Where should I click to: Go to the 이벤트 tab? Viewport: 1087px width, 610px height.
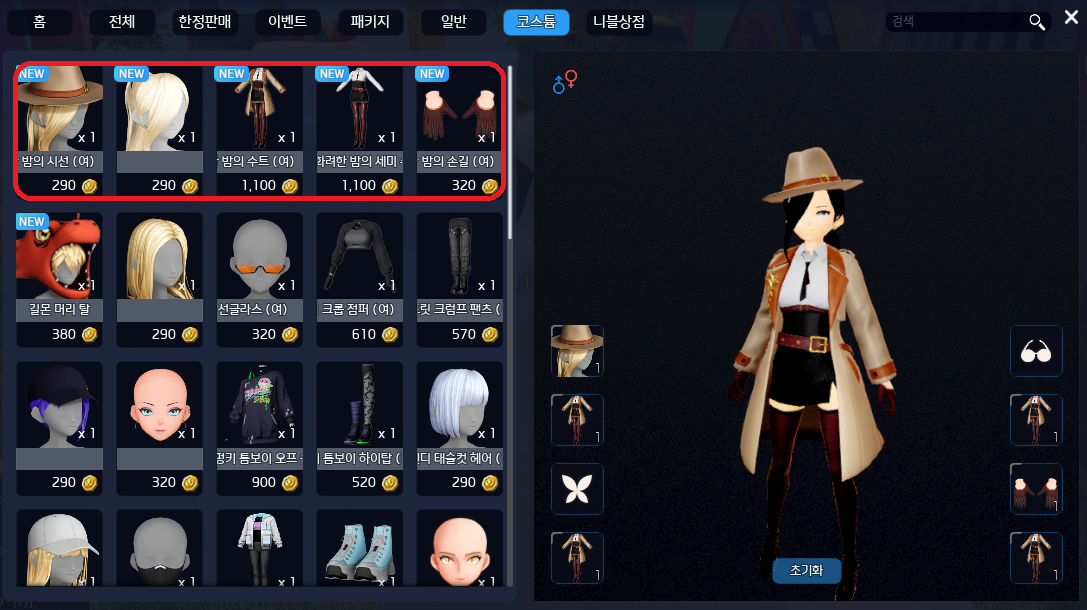tap(288, 22)
